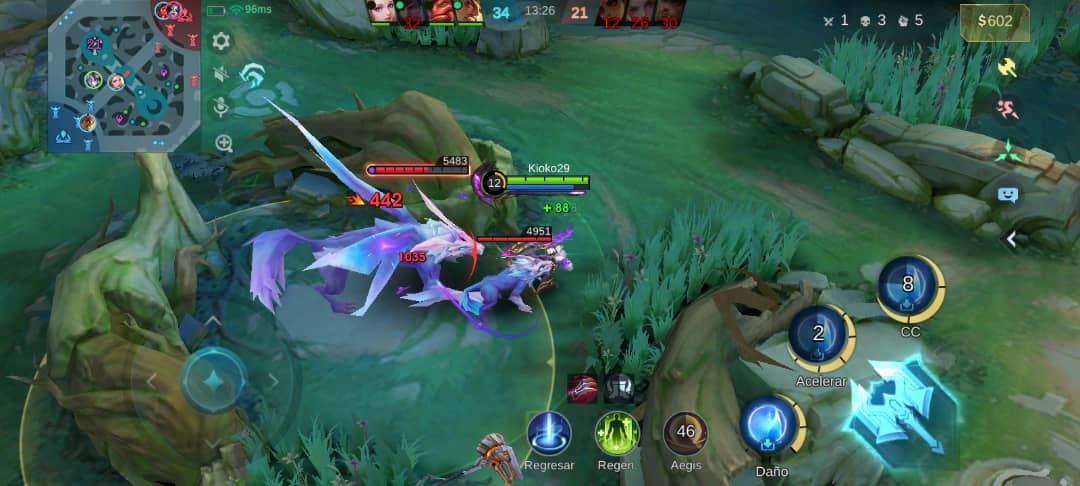Select the Aegis battle spell
1080x486 pixels.
click(x=685, y=433)
